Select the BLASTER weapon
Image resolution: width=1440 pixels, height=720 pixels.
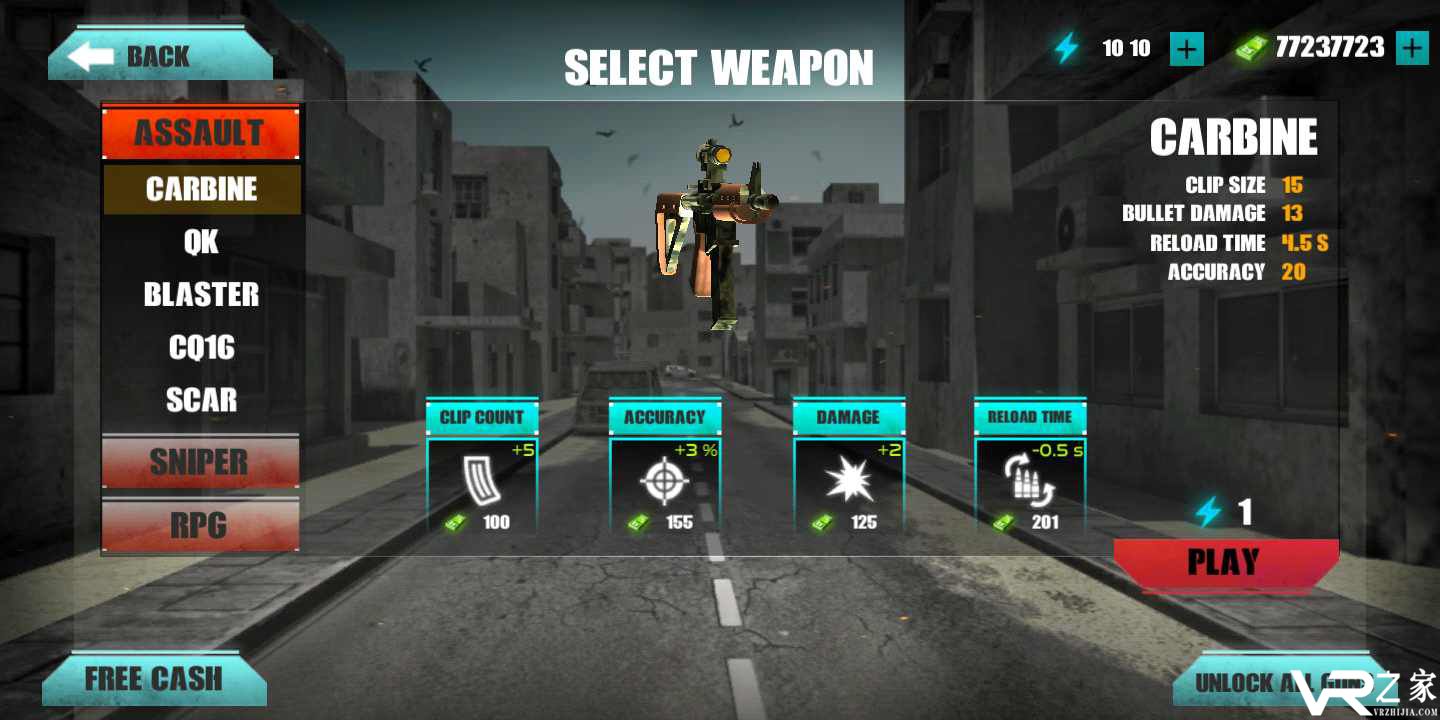pyautogui.click(x=200, y=294)
